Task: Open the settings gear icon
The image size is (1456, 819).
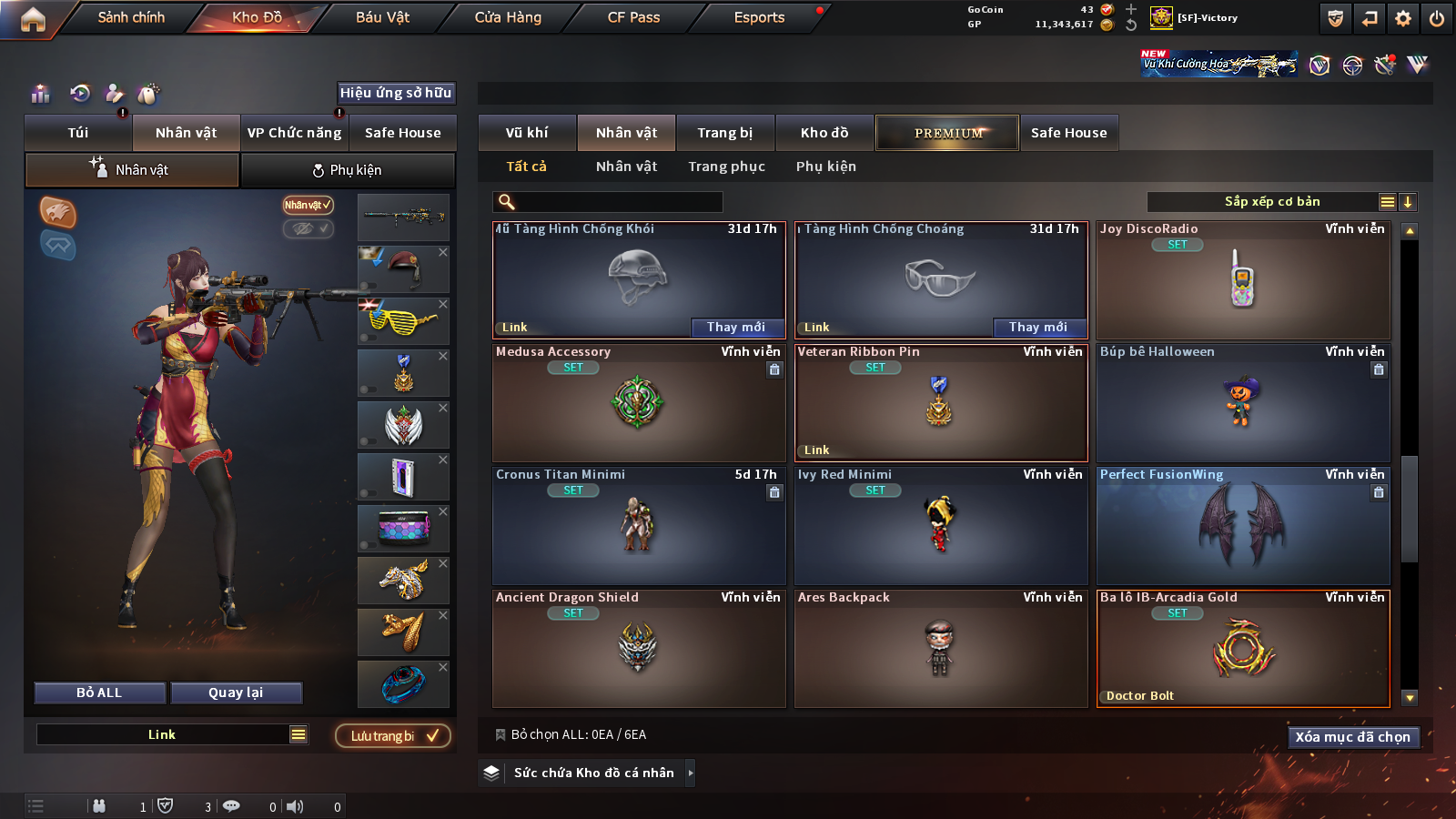Action: [1403, 18]
